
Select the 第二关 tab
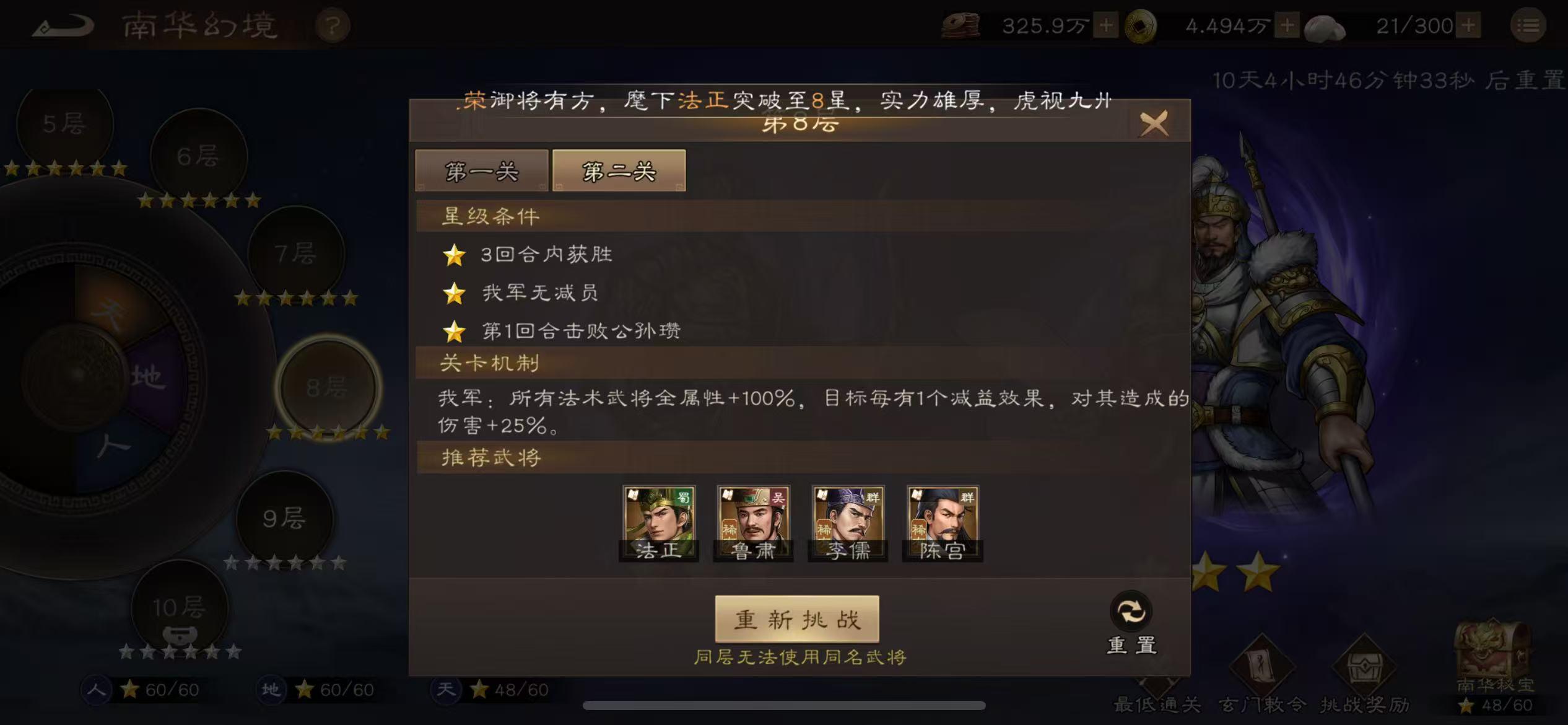[x=618, y=171]
